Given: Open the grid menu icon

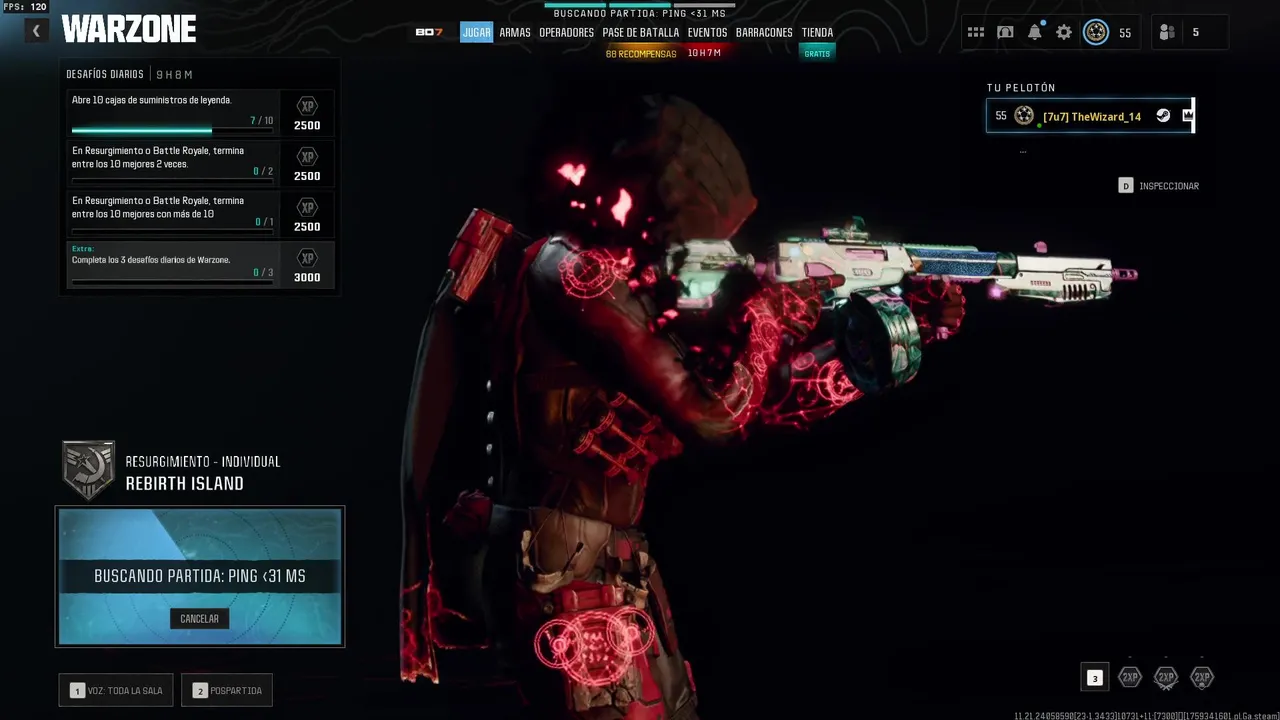Looking at the screenshot, I should pos(976,32).
